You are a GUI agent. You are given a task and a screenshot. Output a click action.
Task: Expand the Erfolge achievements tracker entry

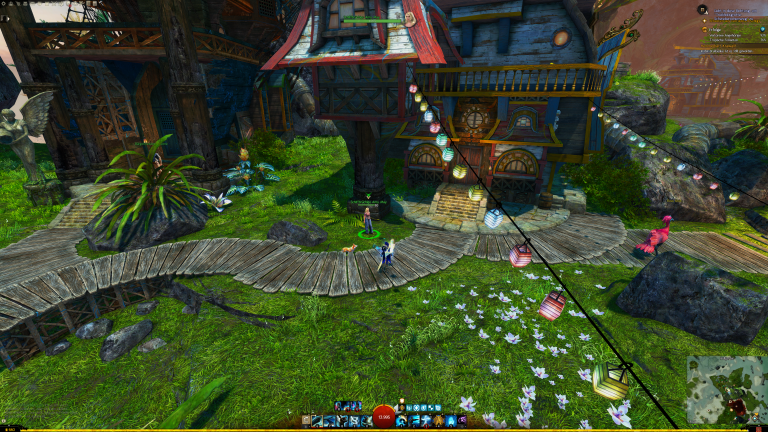[718, 31]
